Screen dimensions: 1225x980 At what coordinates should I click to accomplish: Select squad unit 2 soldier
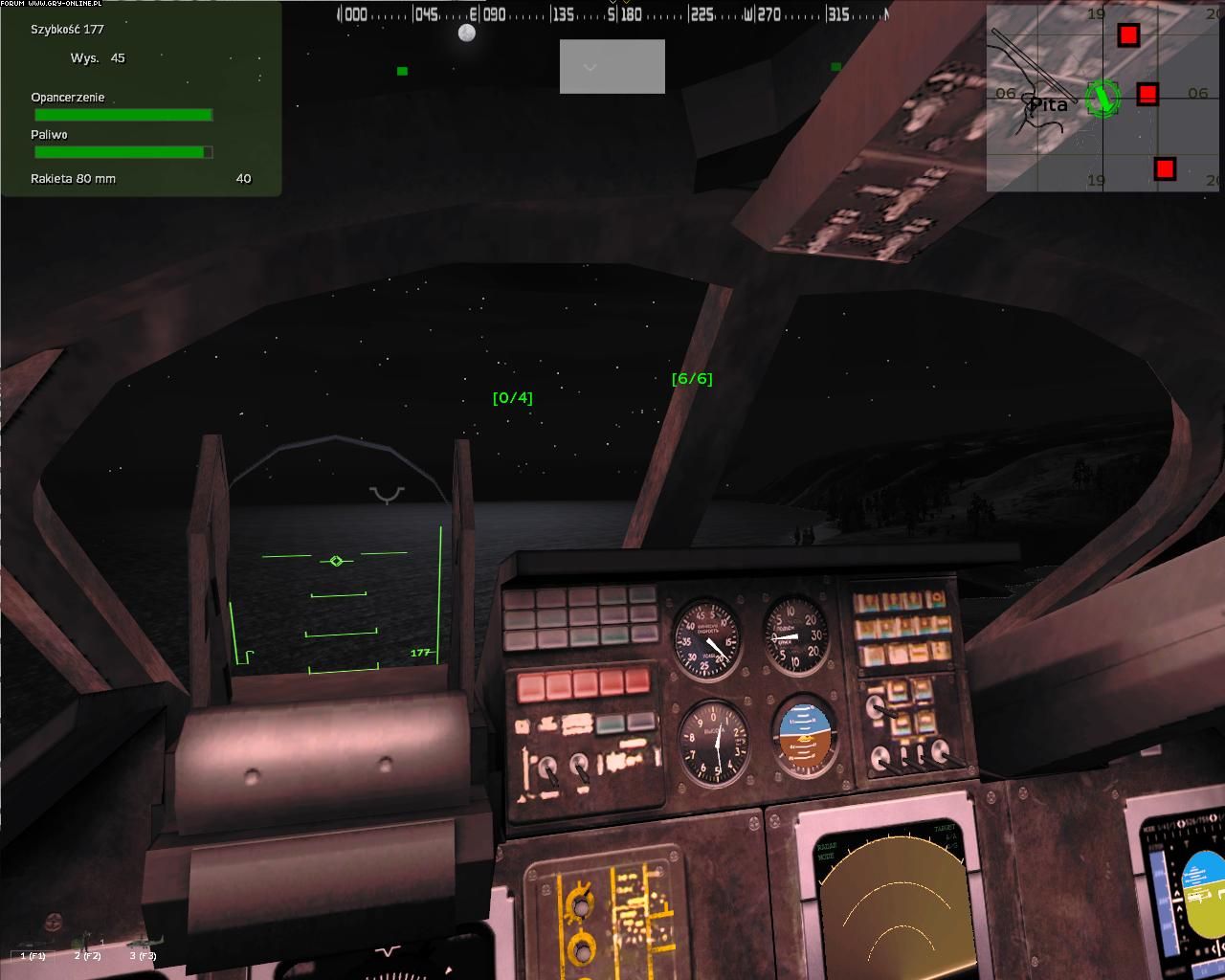88,948
